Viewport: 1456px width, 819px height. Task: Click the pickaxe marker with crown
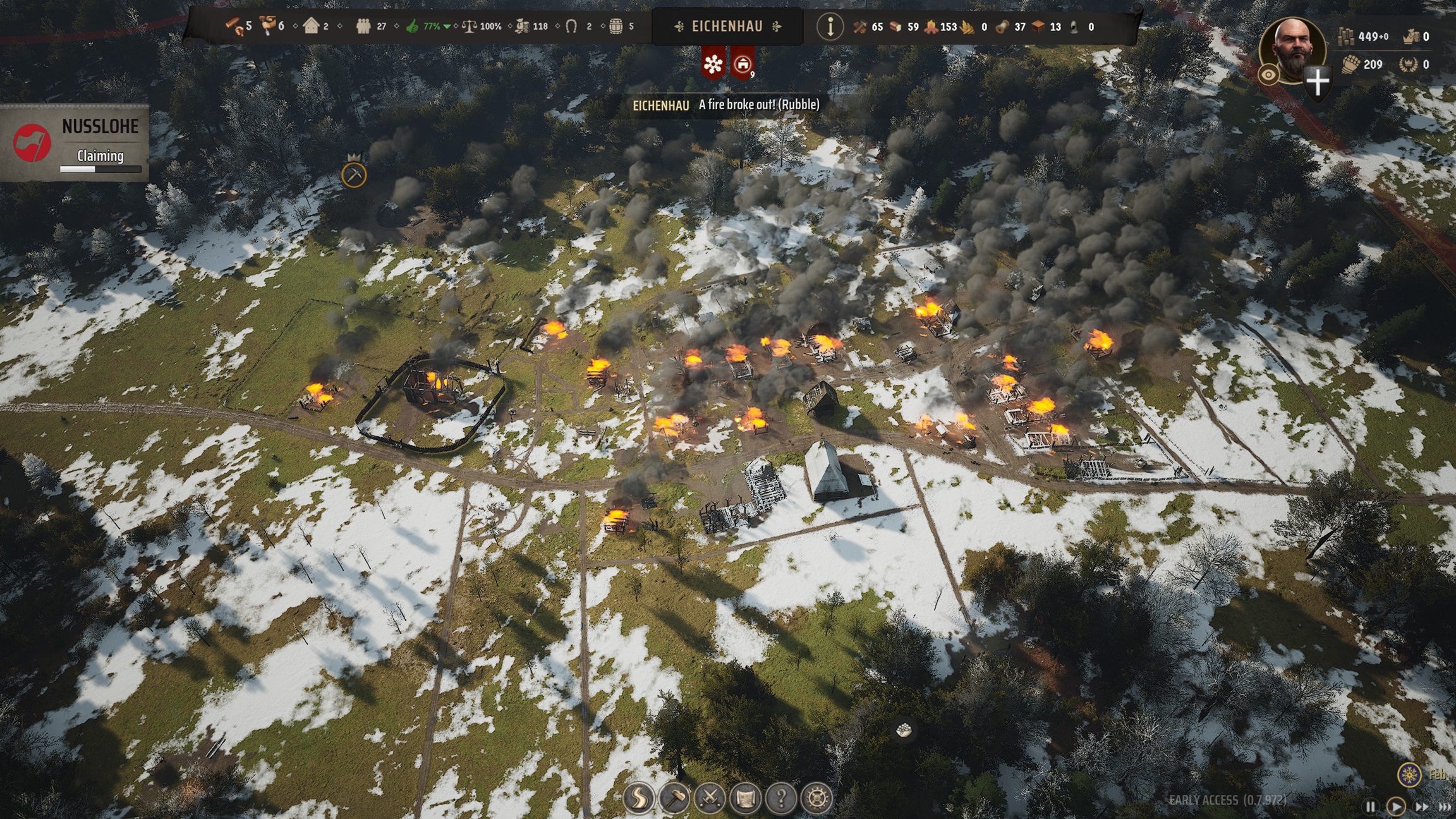(354, 174)
